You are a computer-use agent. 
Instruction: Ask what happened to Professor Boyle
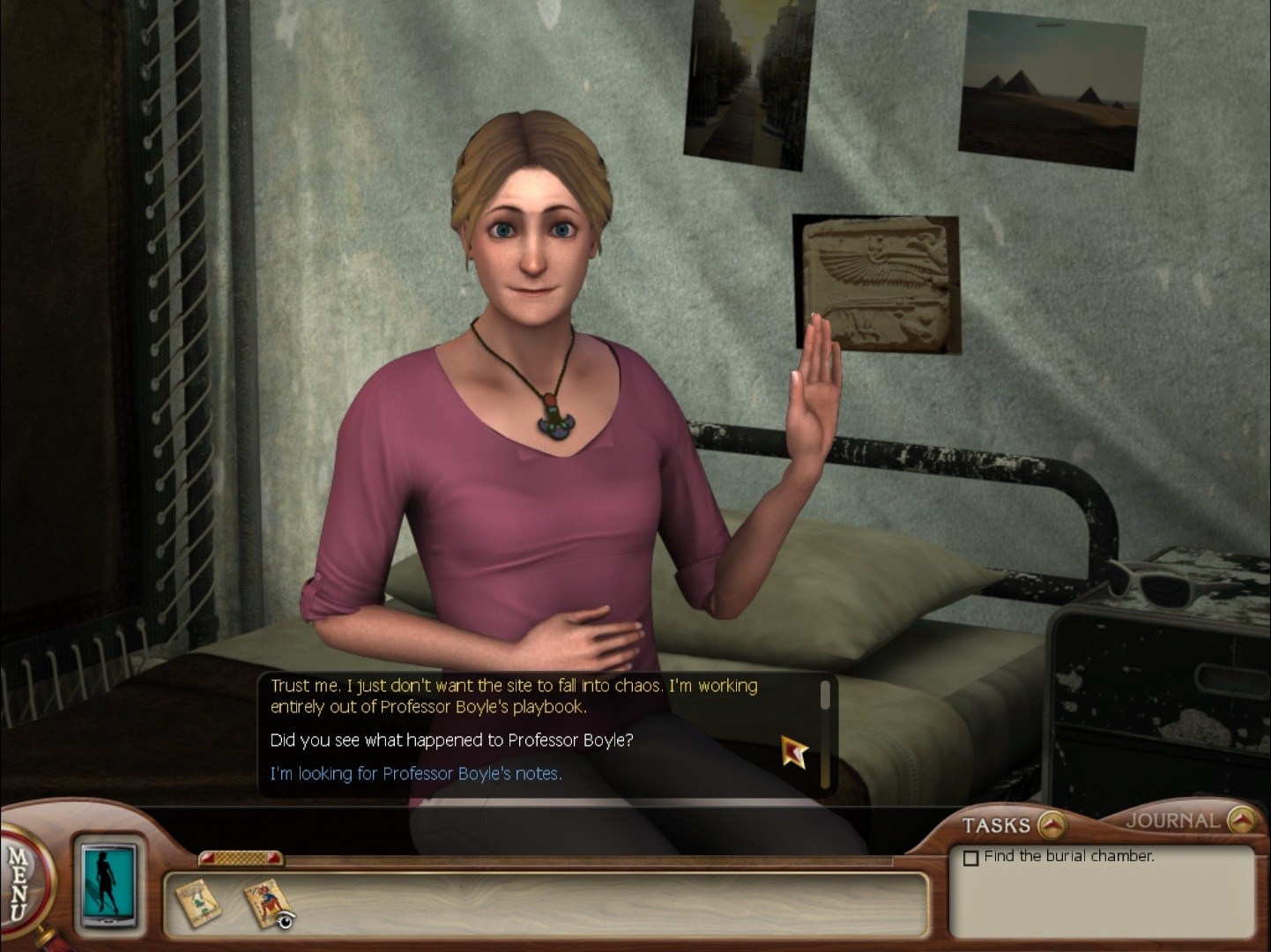(x=451, y=740)
